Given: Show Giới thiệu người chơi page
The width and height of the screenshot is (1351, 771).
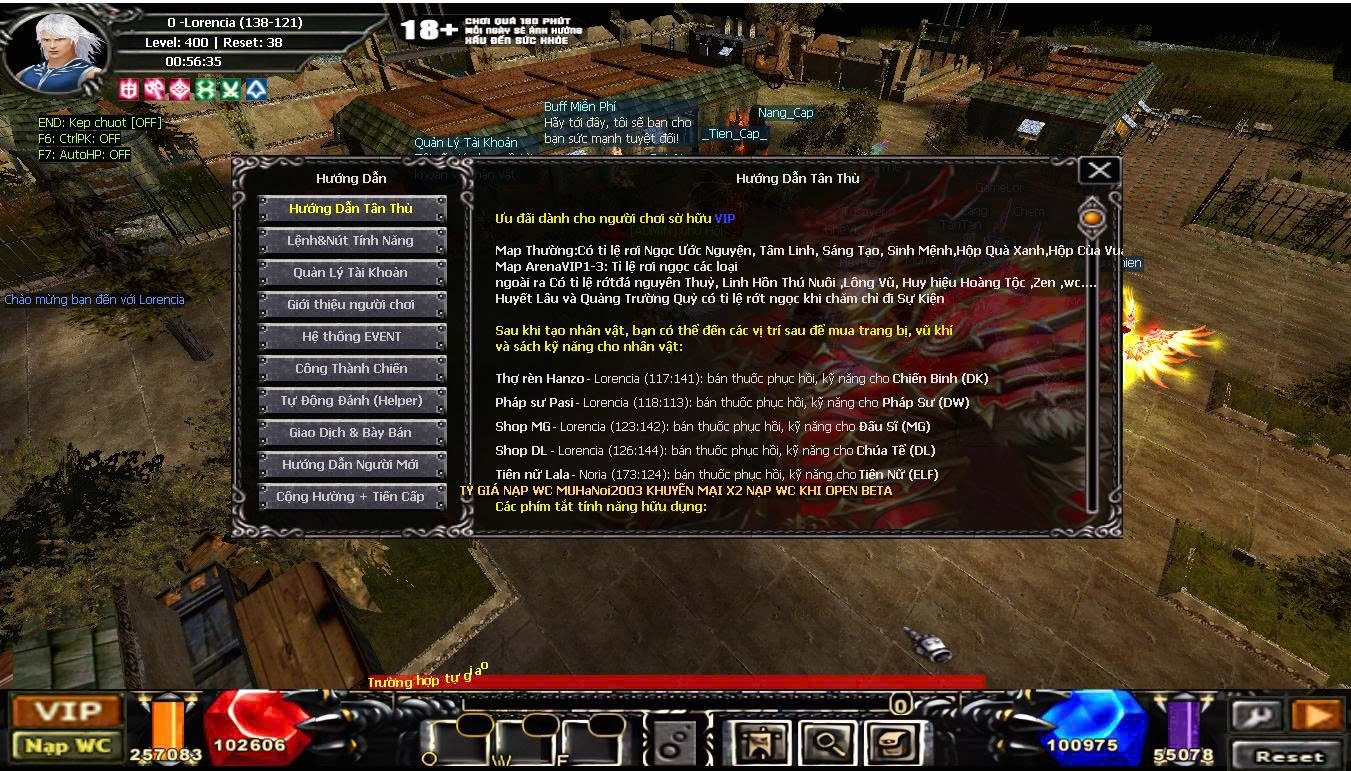Looking at the screenshot, I should click(x=351, y=305).
